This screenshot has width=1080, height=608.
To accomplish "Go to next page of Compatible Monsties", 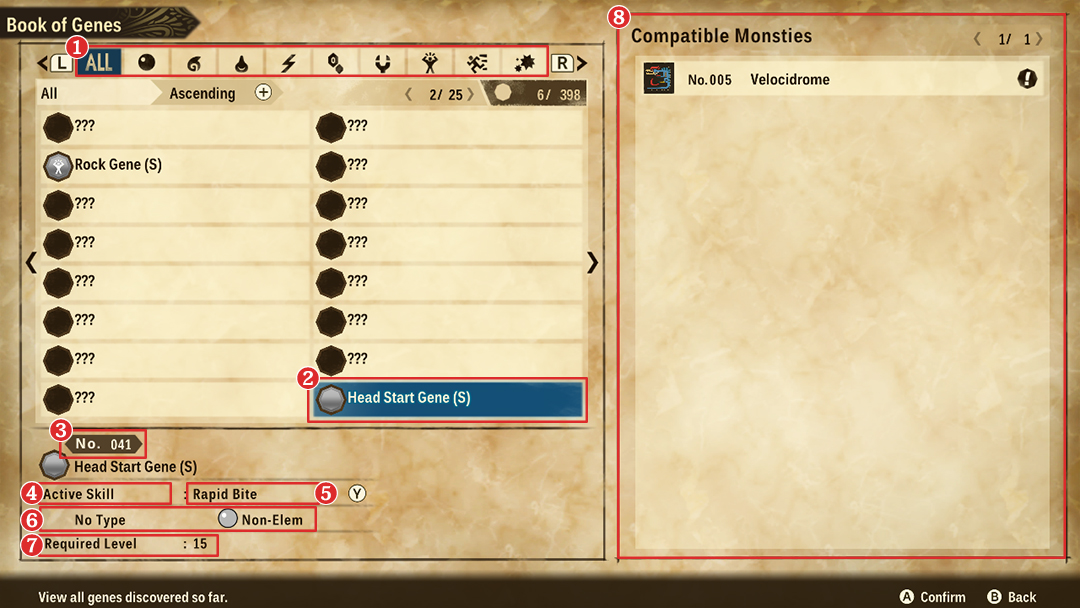I will tap(1040, 39).
